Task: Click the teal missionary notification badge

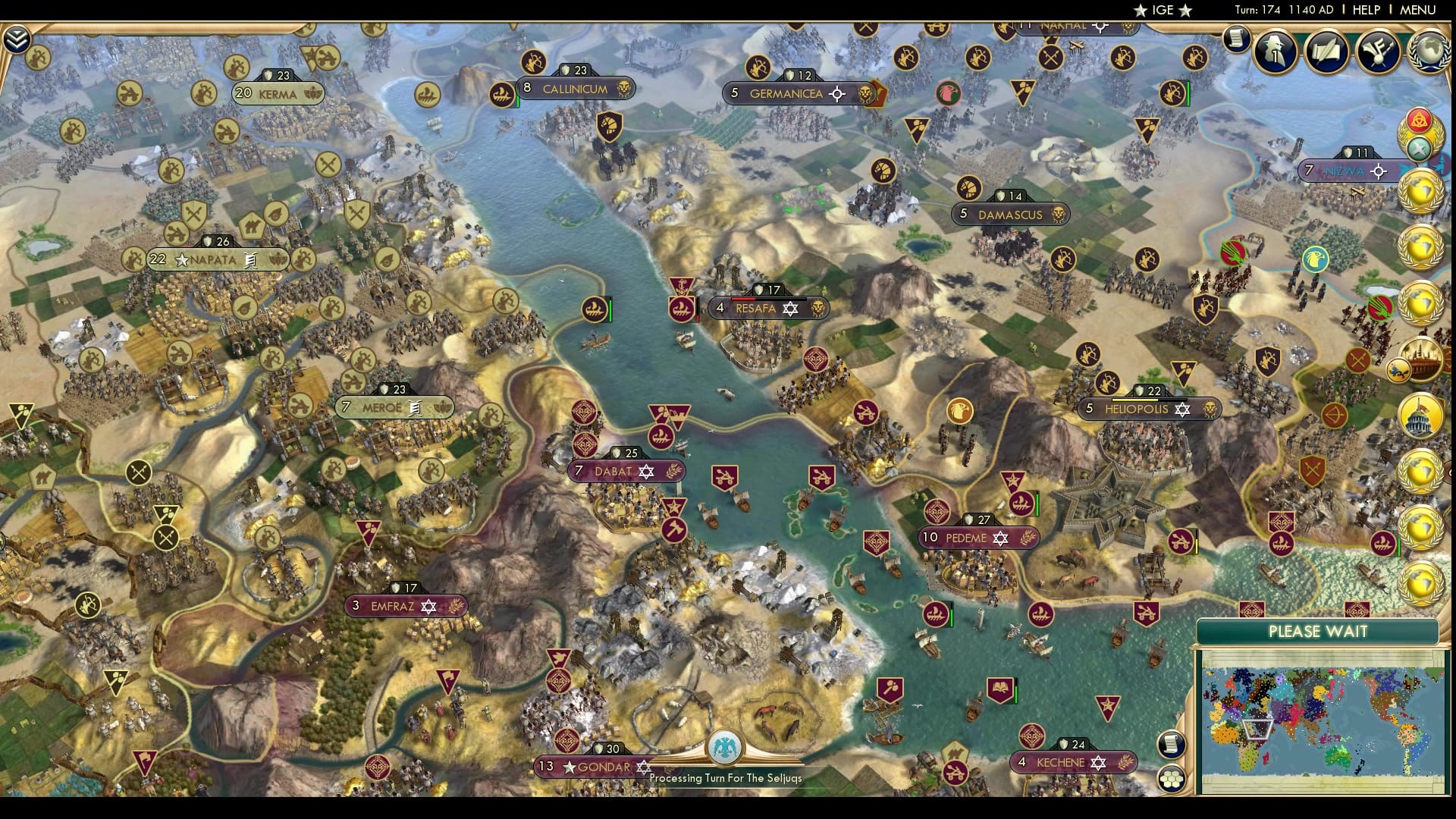Action: (x=1418, y=147)
